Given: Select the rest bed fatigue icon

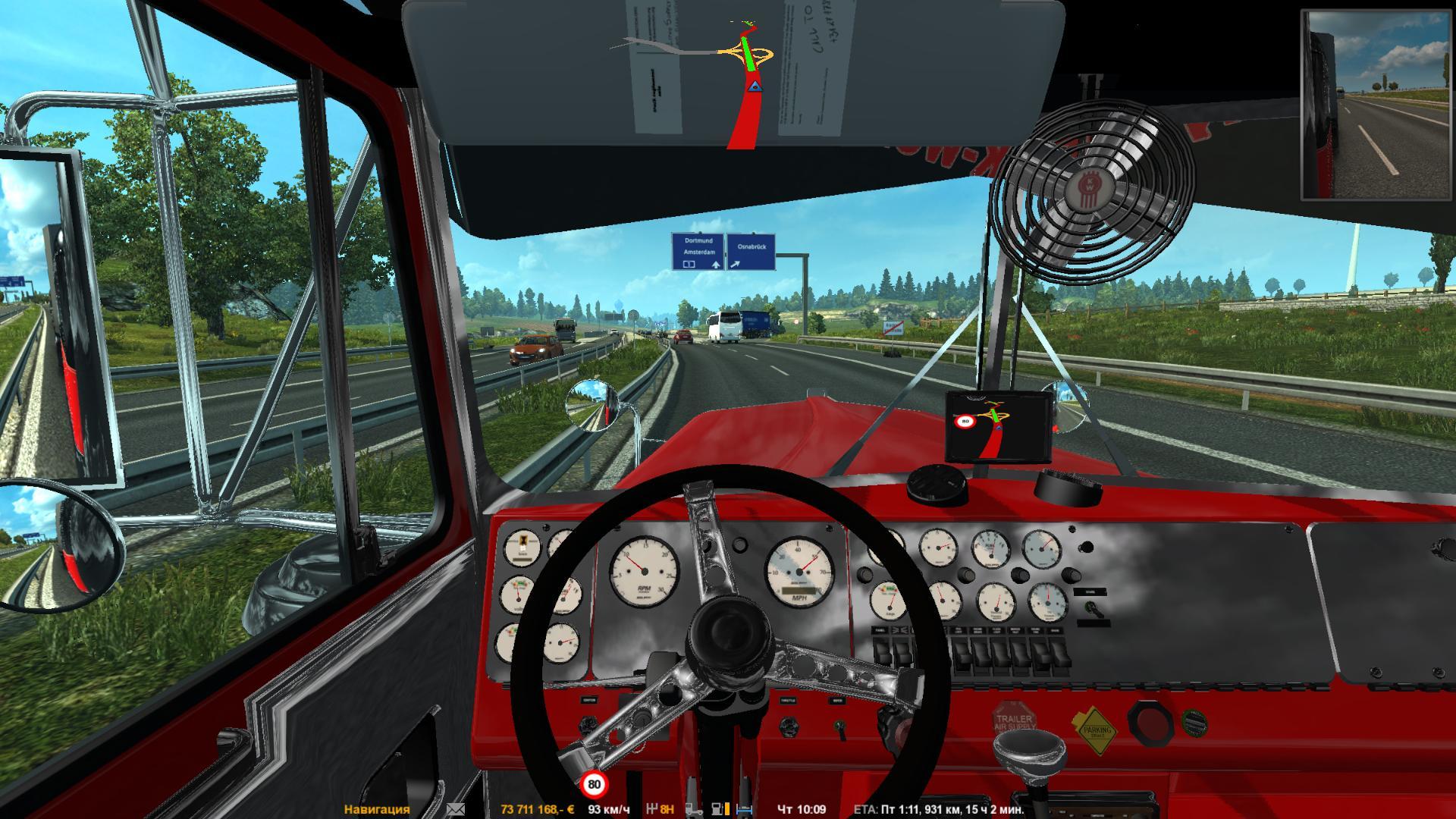Looking at the screenshot, I should [x=745, y=809].
